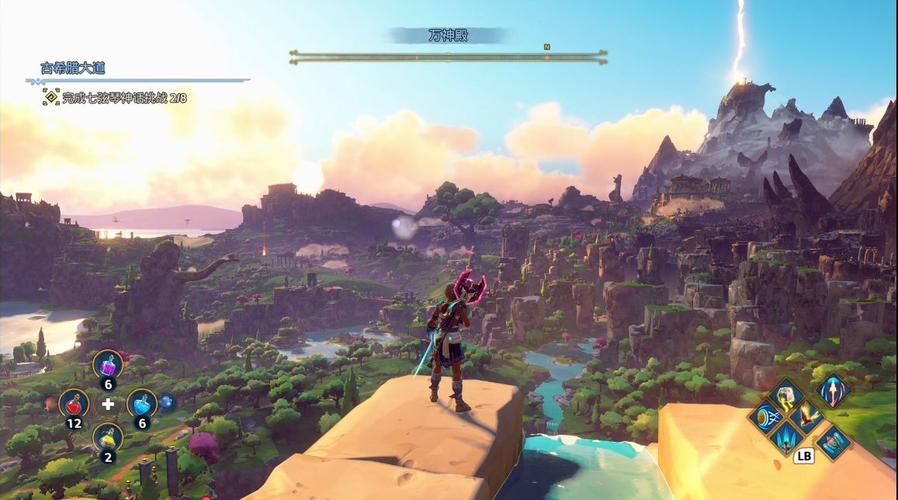Choose the blue stamina potion slot
This screenshot has width=898, height=500.
coord(142,402)
